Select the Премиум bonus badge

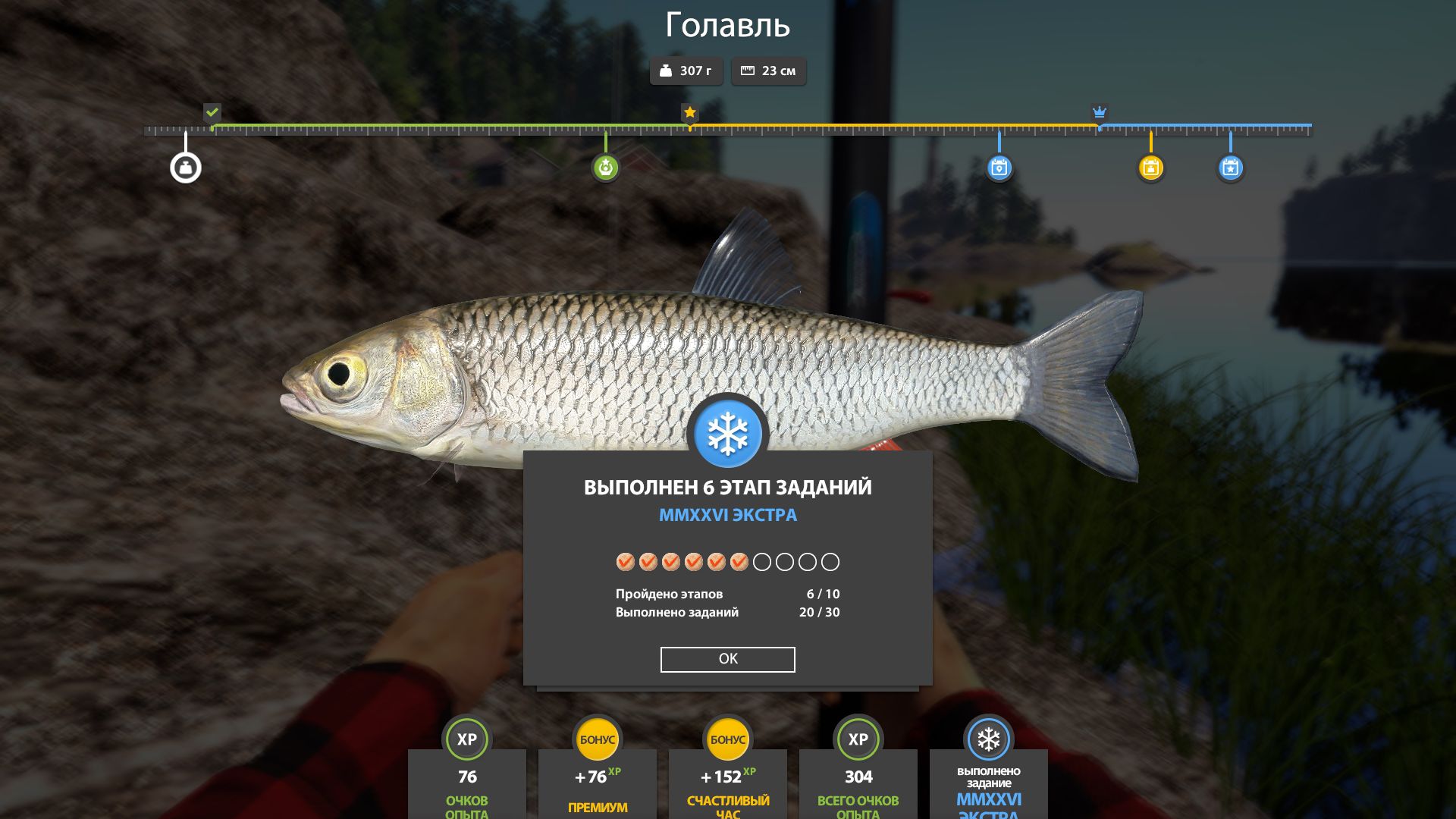[x=597, y=739]
